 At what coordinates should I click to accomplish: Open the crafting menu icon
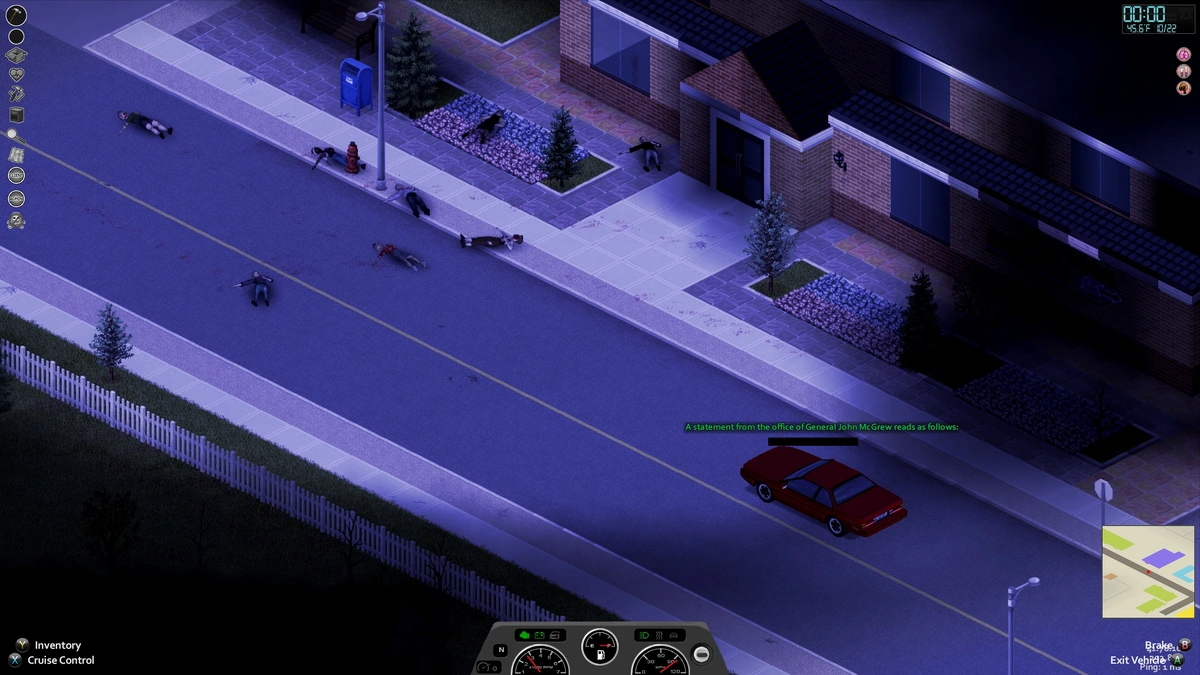point(16,94)
